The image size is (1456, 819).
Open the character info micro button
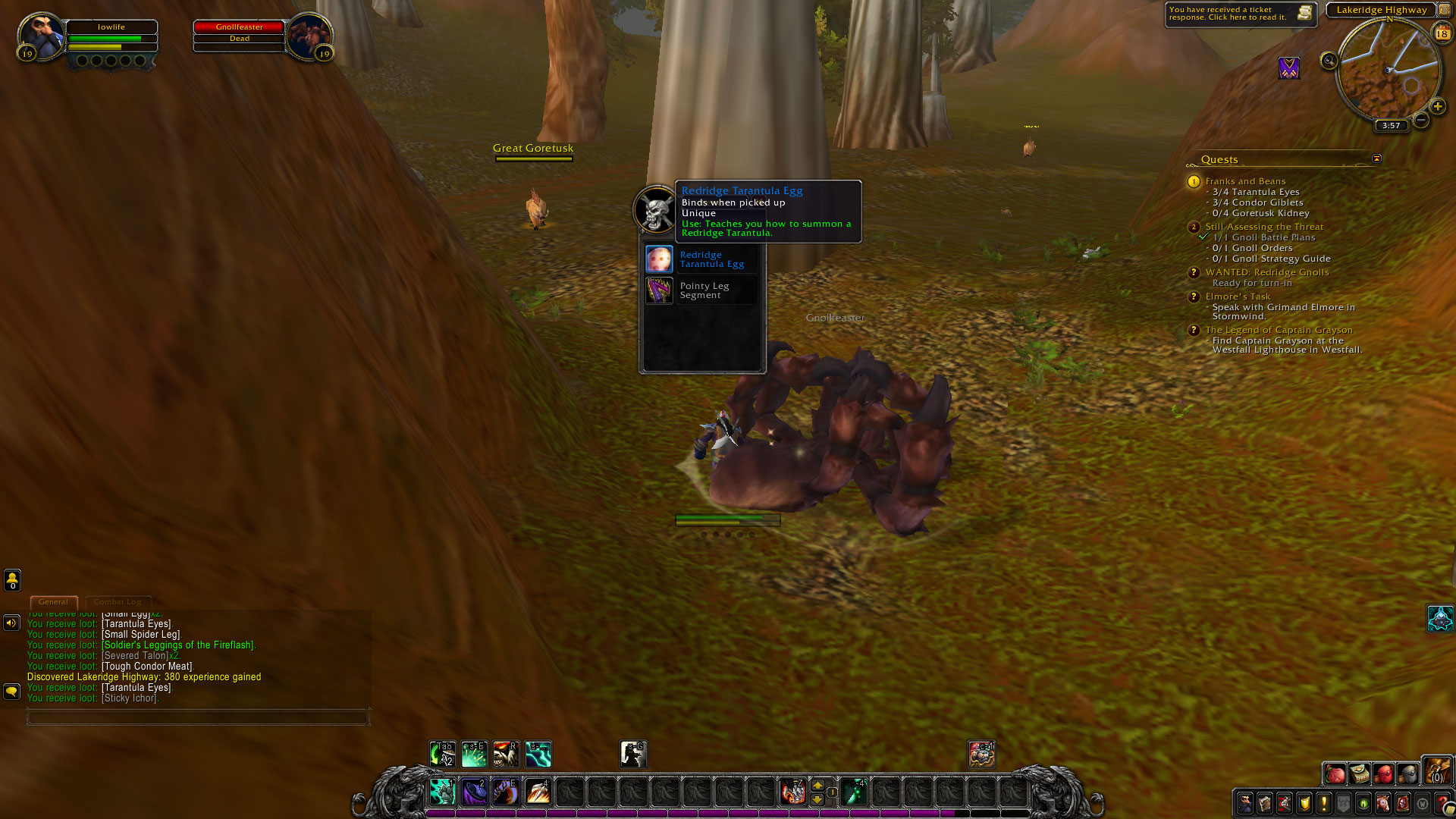point(1245,802)
